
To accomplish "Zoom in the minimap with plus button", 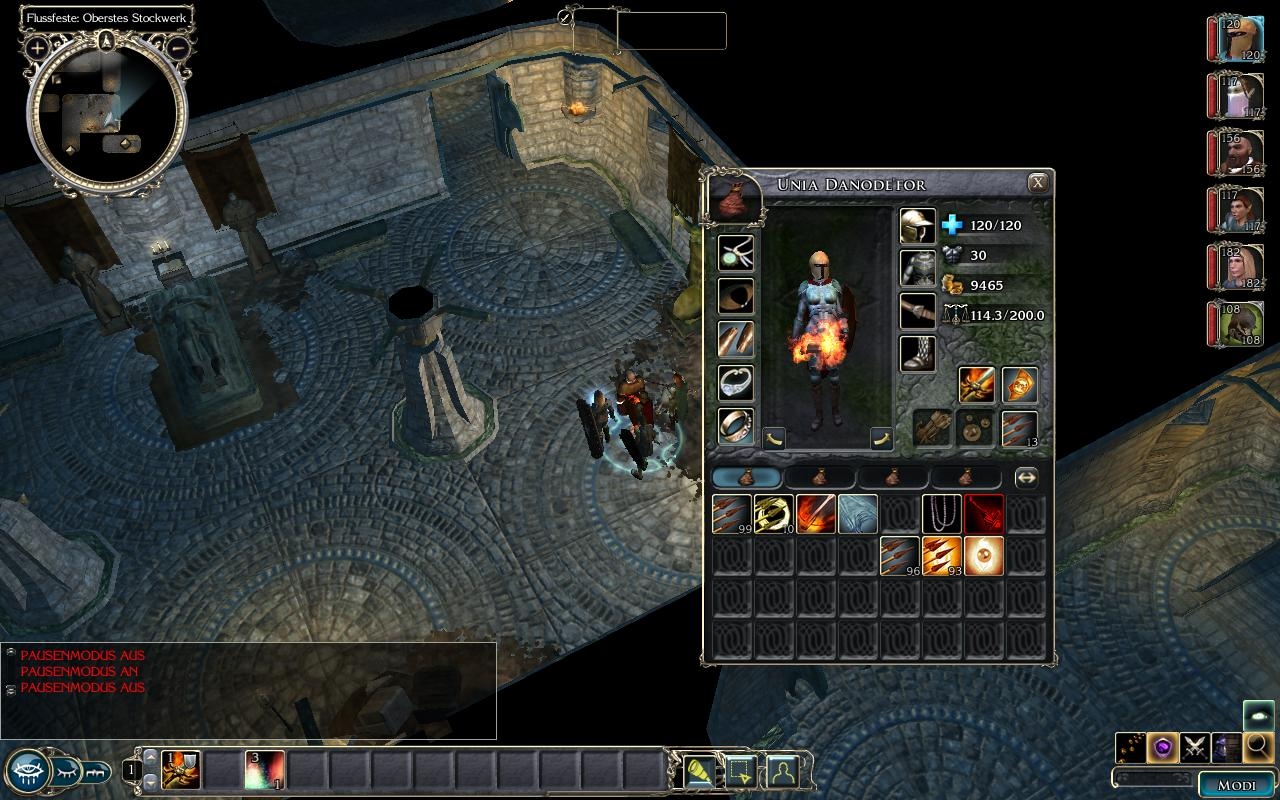I will pos(38,47).
